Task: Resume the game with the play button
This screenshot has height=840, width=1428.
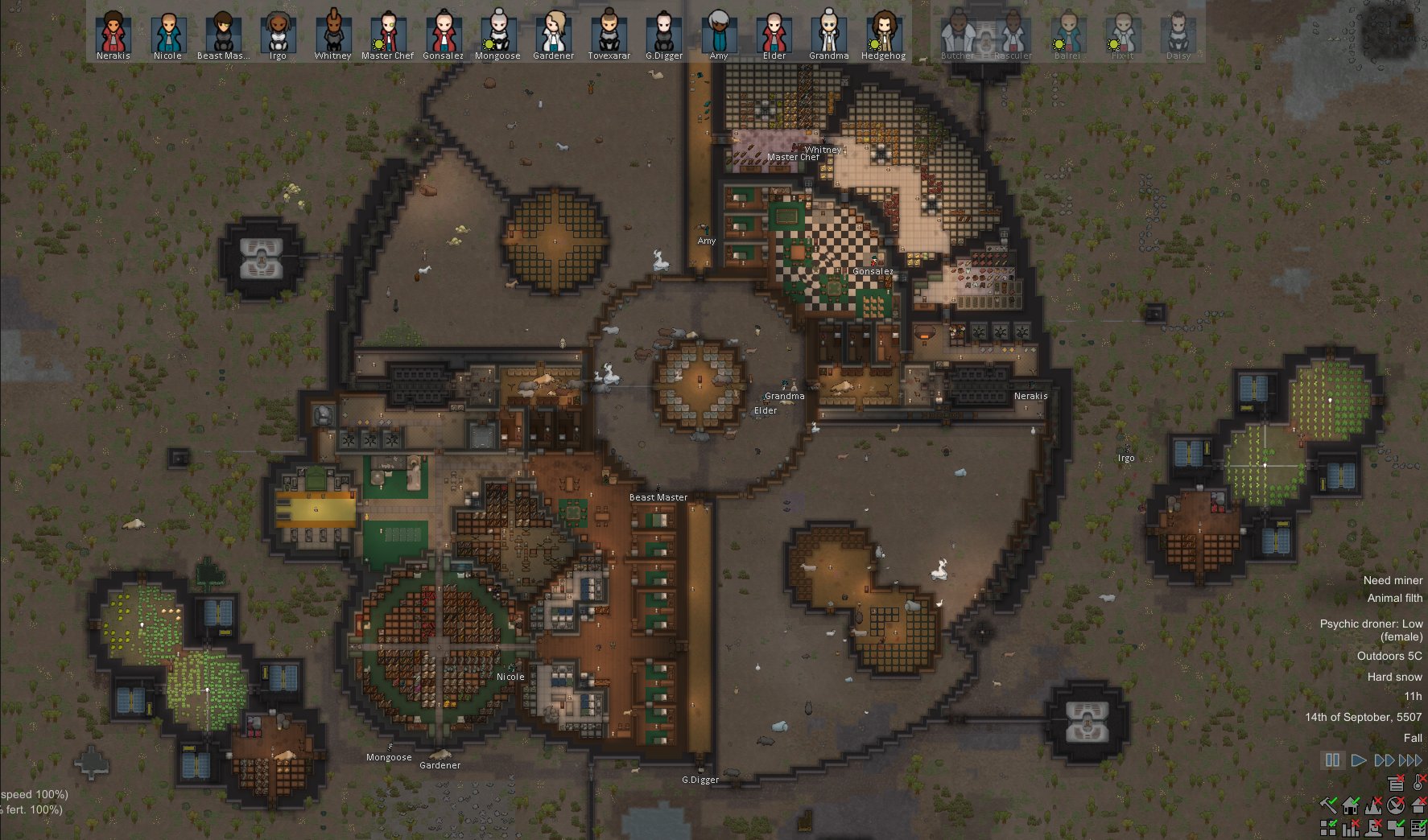Action: [1359, 759]
